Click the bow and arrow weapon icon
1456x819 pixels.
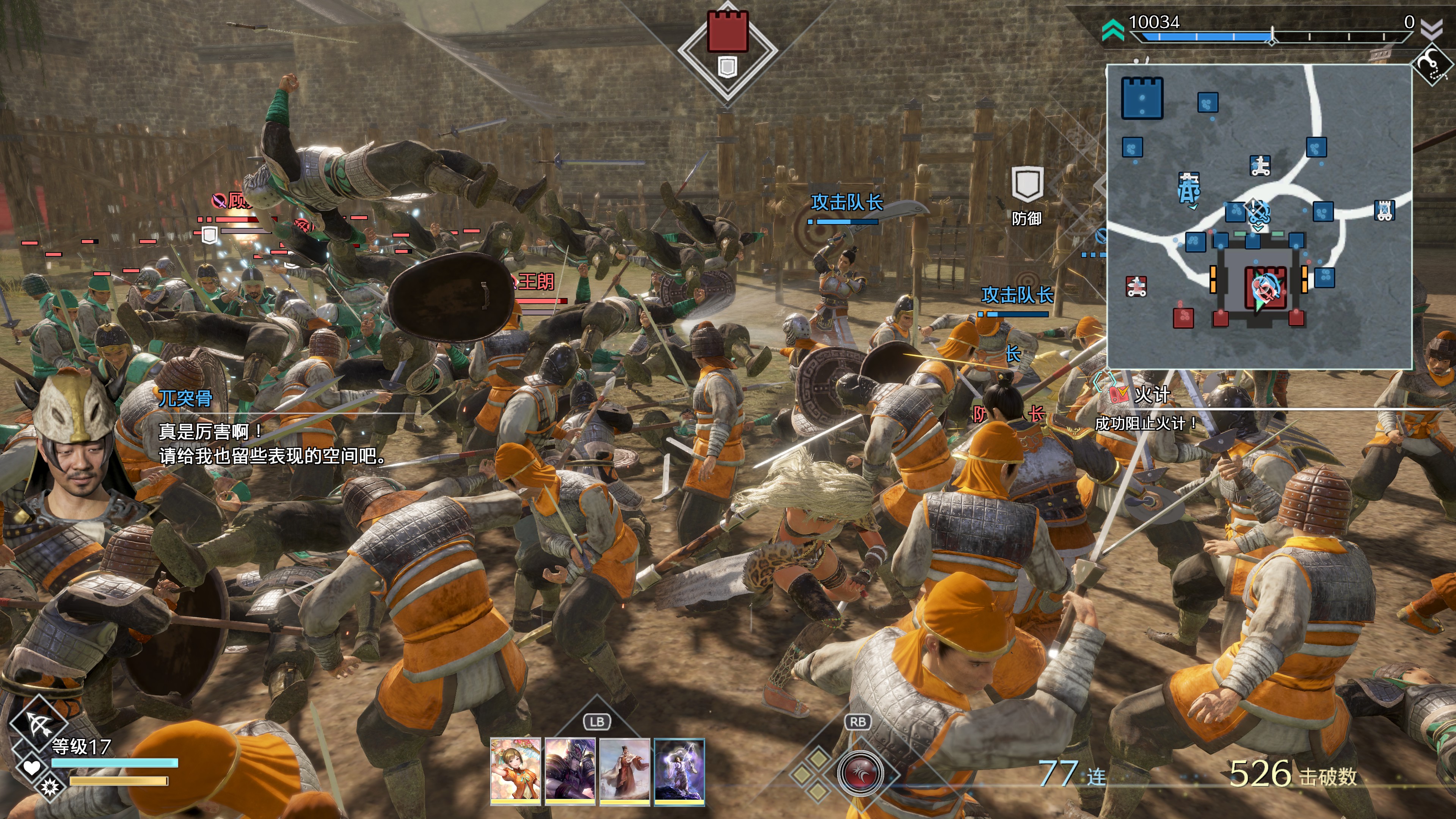pos(38,723)
